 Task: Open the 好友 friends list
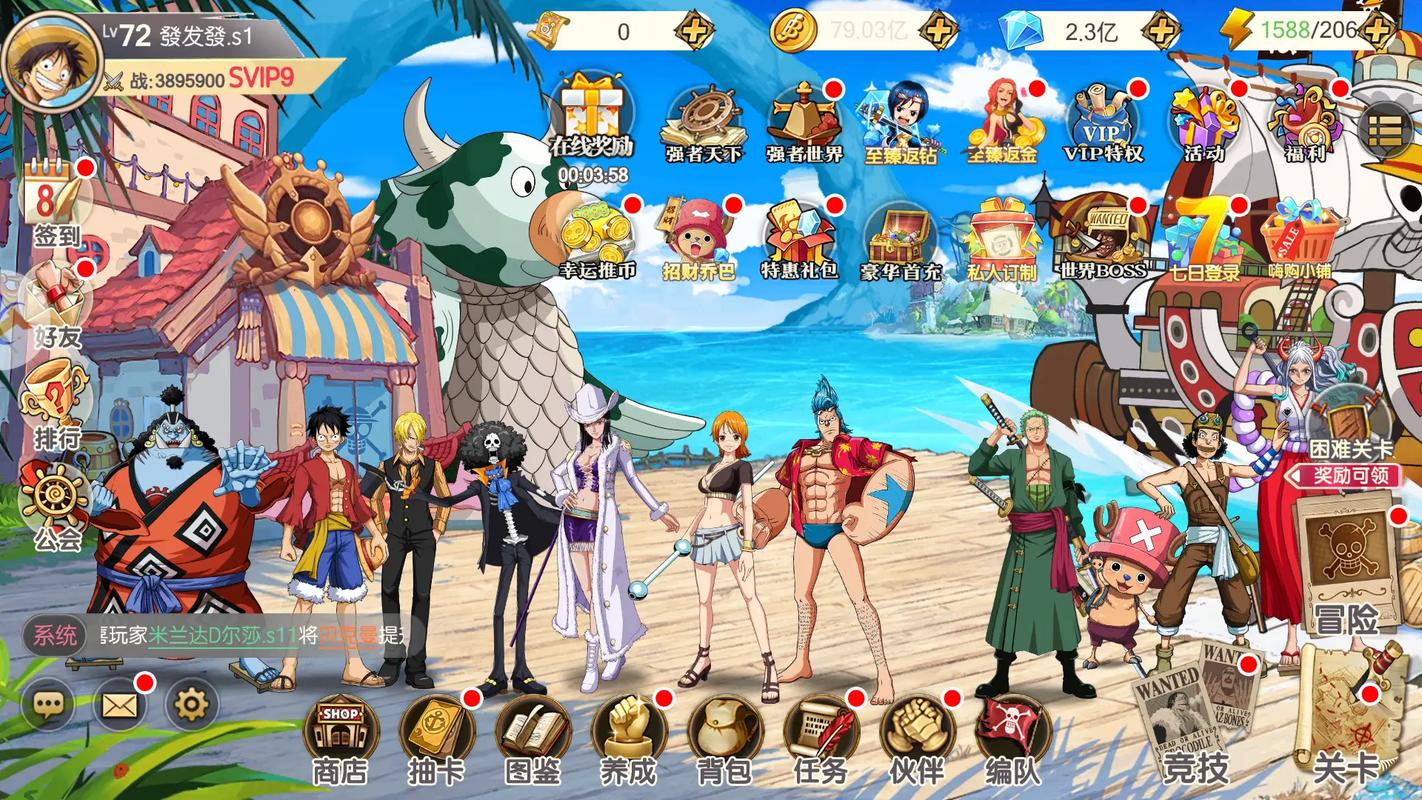[x=56, y=300]
